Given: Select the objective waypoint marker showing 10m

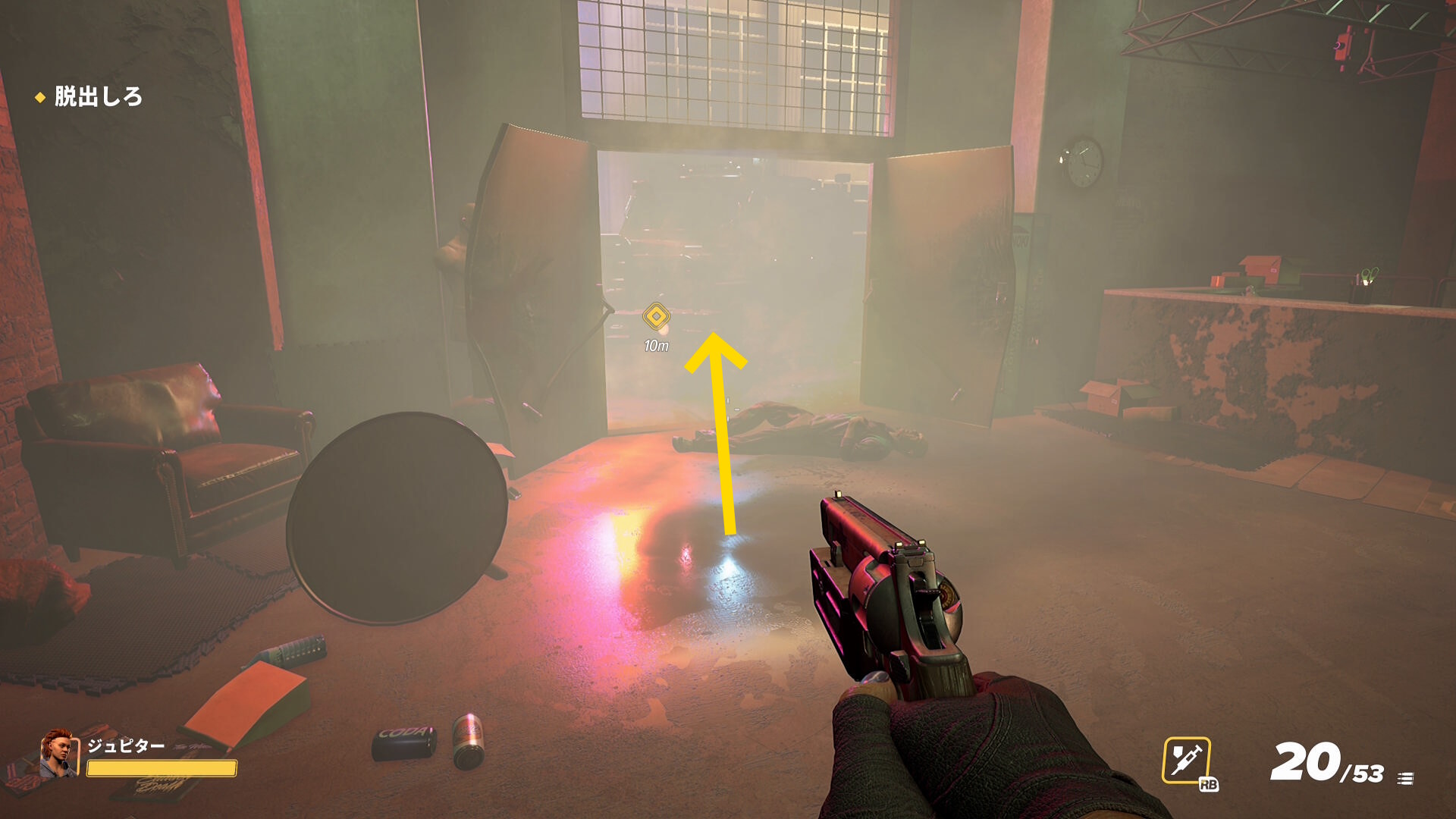Looking at the screenshot, I should pyautogui.click(x=656, y=316).
